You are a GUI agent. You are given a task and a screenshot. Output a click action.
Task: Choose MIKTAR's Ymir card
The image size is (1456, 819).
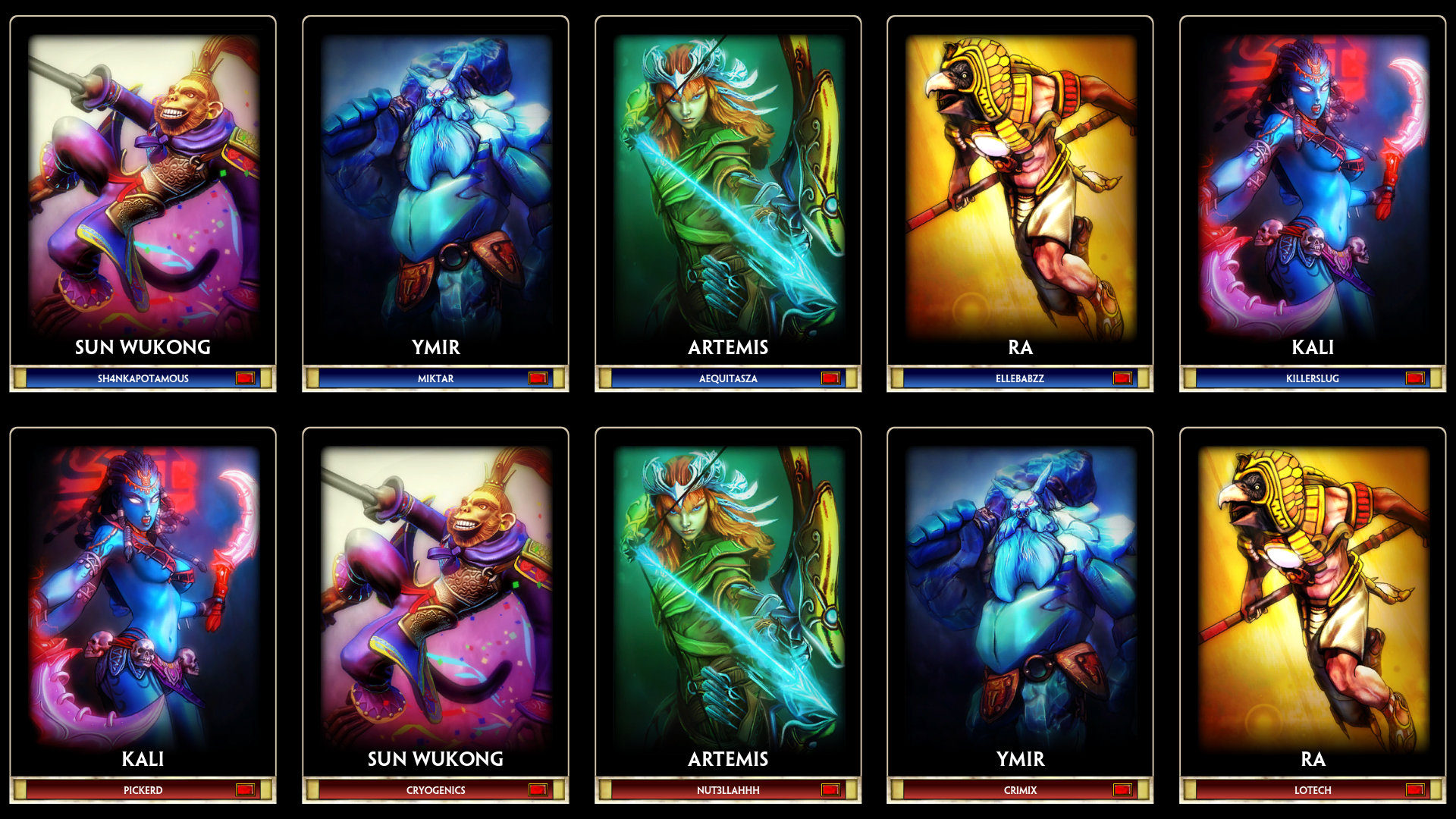click(435, 190)
